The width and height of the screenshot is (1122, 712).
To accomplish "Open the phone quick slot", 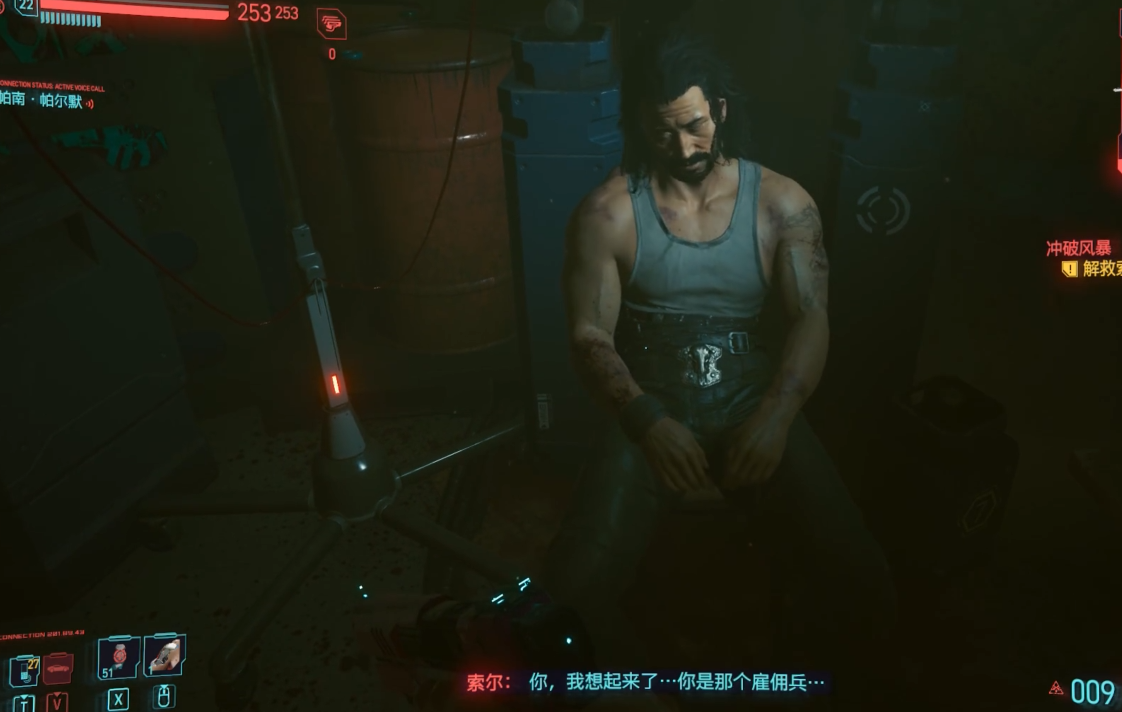I will coord(24,668).
